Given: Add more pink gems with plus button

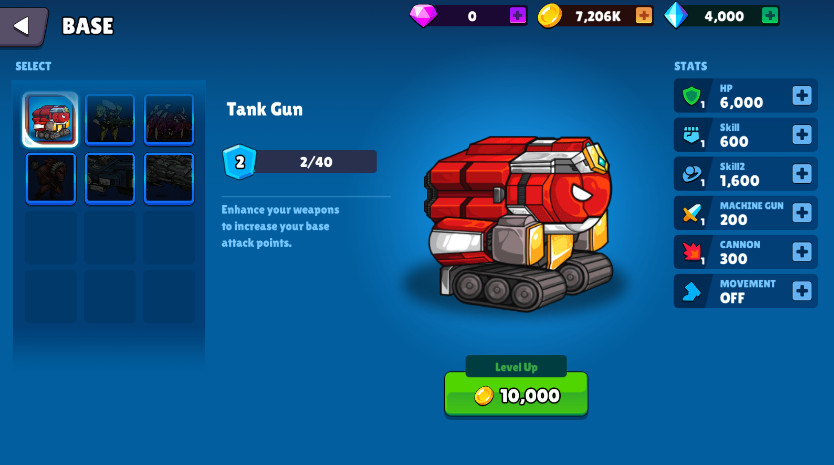Looking at the screenshot, I should click(x=517, y=16).
